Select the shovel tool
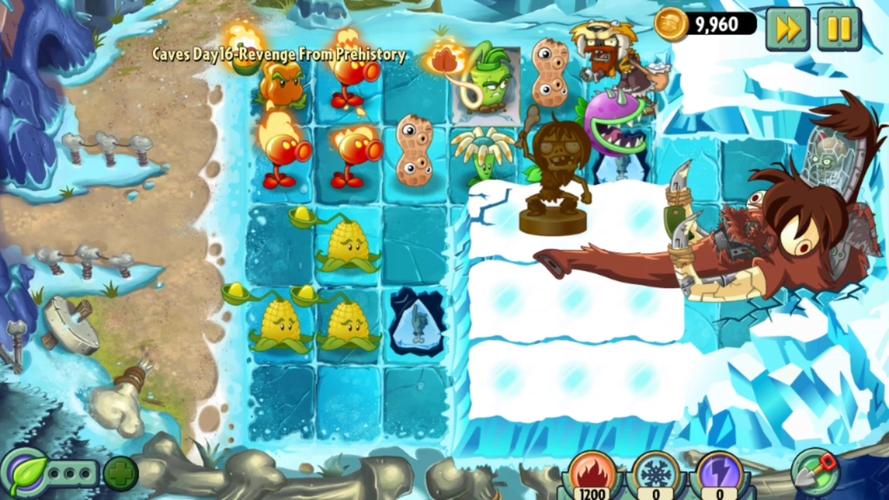Screen dimensions: 889x500 click(x=813, y=471)
